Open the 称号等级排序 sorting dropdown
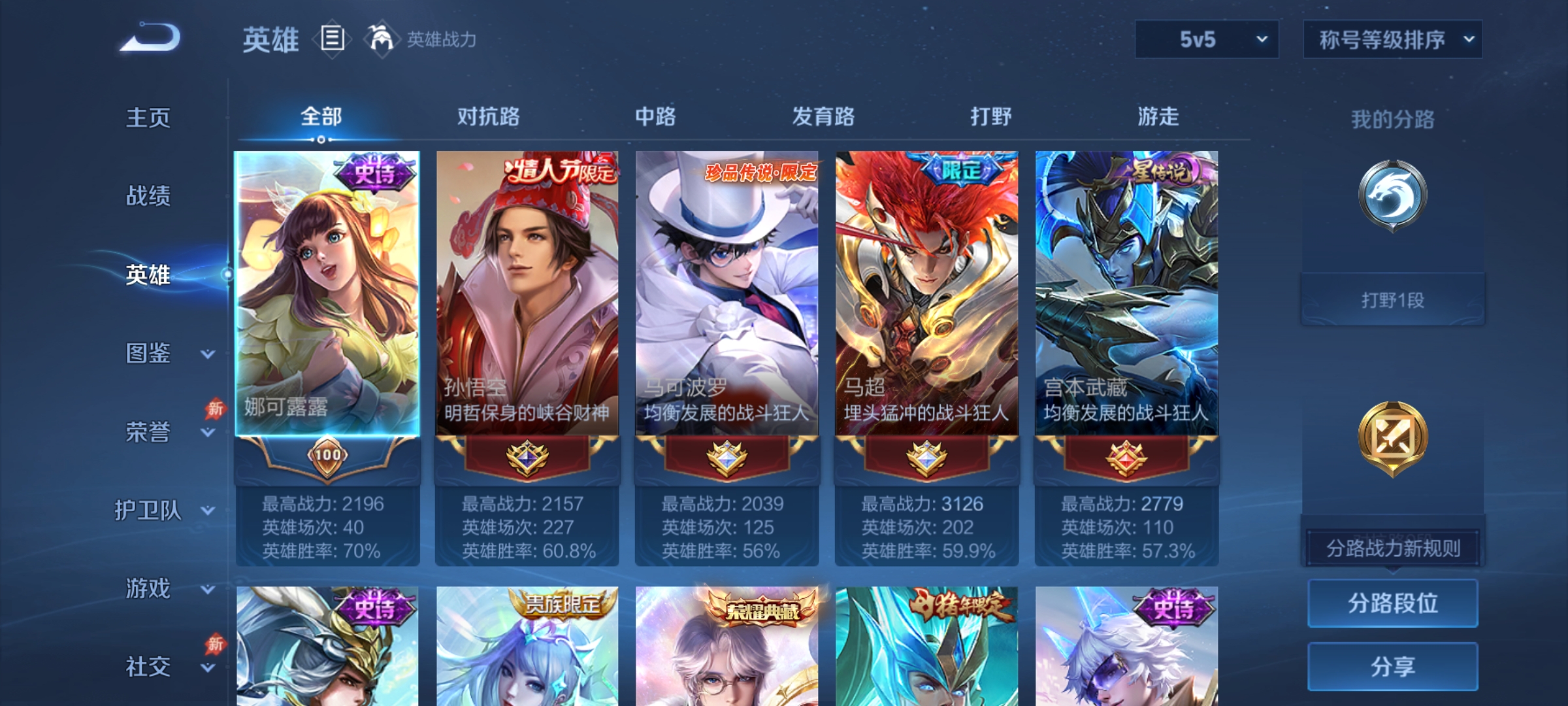 1393,41
